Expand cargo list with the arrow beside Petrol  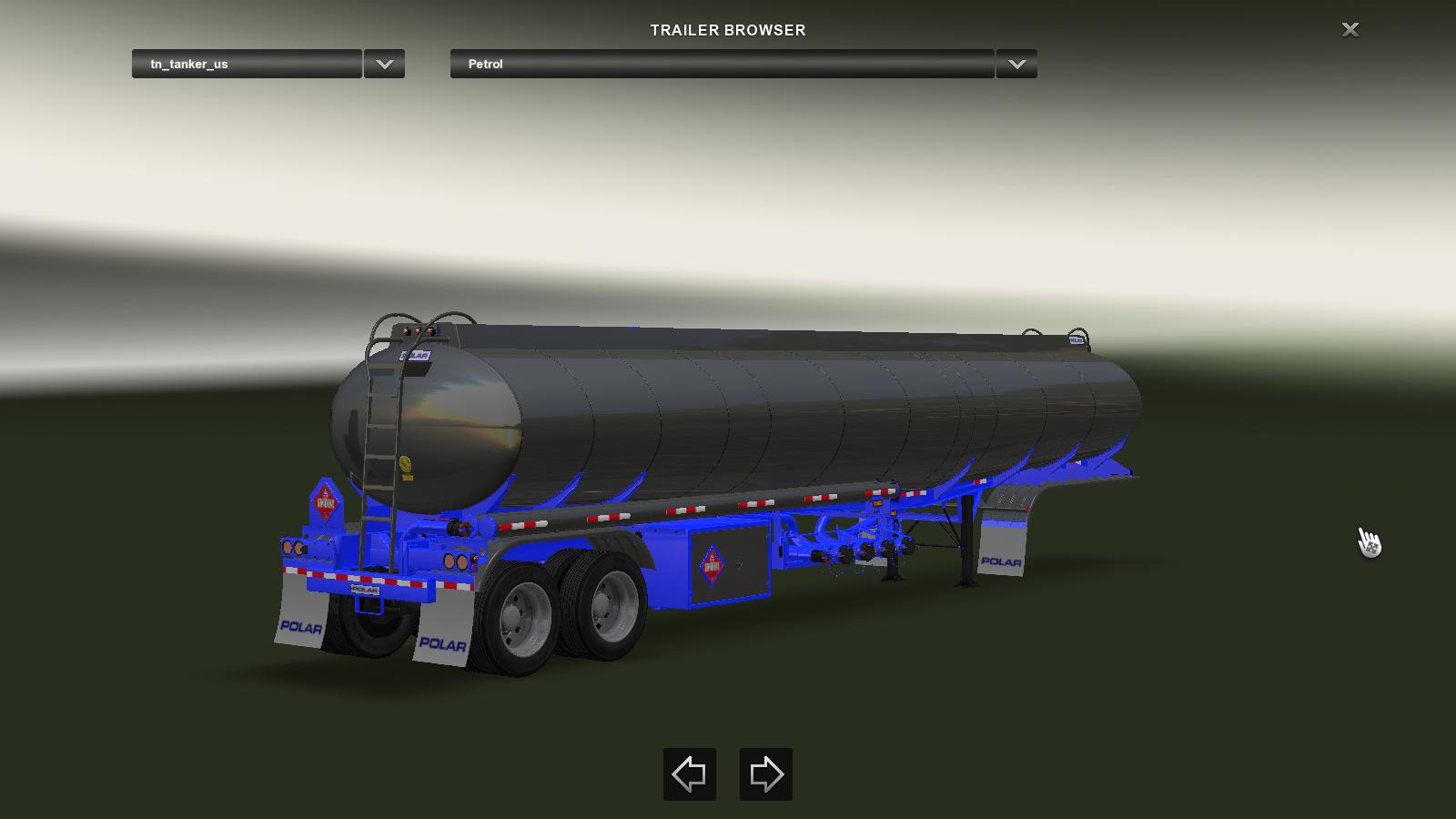coord(1016,64)
